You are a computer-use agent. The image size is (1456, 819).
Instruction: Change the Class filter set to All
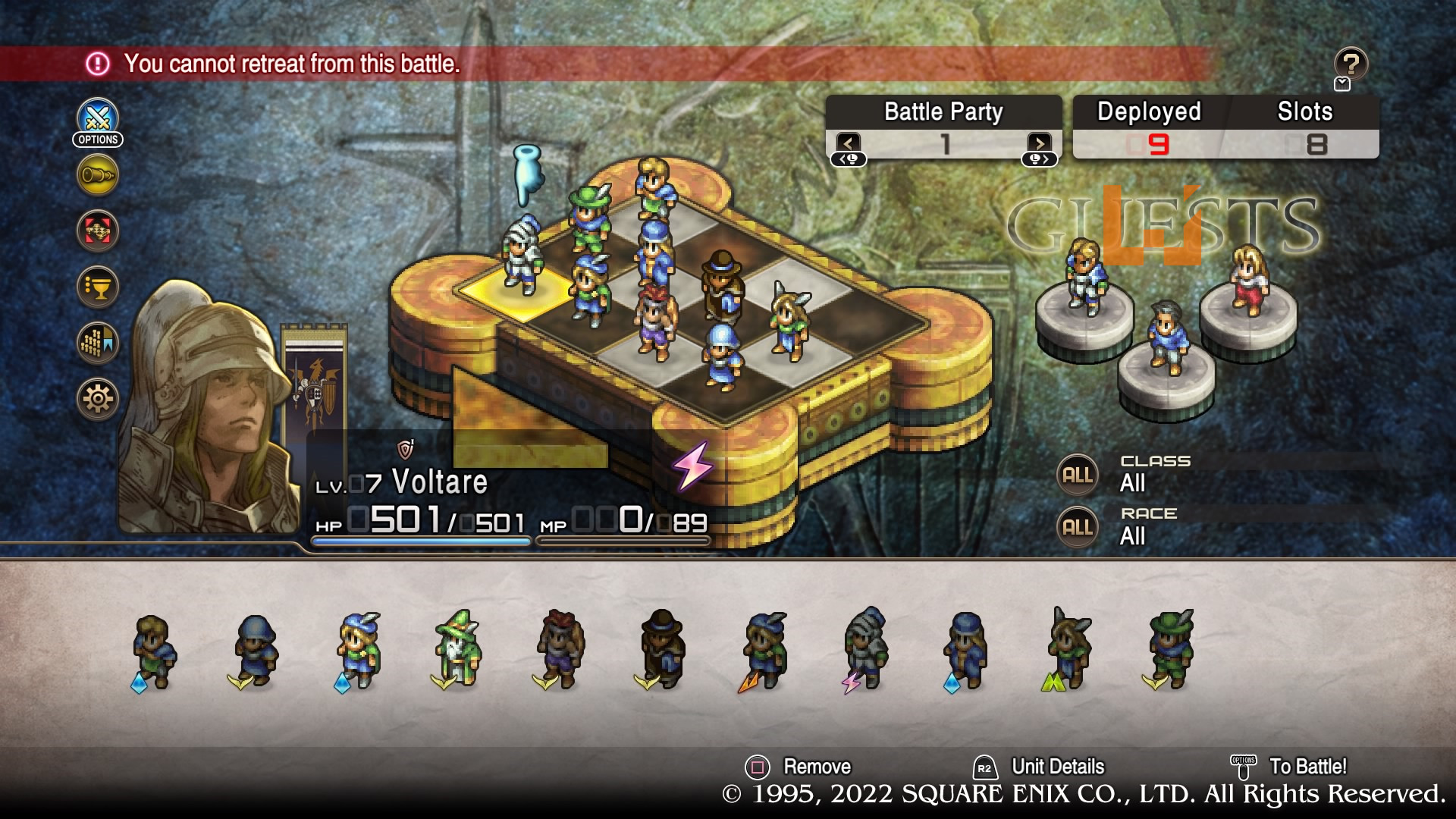point(1078,475)
